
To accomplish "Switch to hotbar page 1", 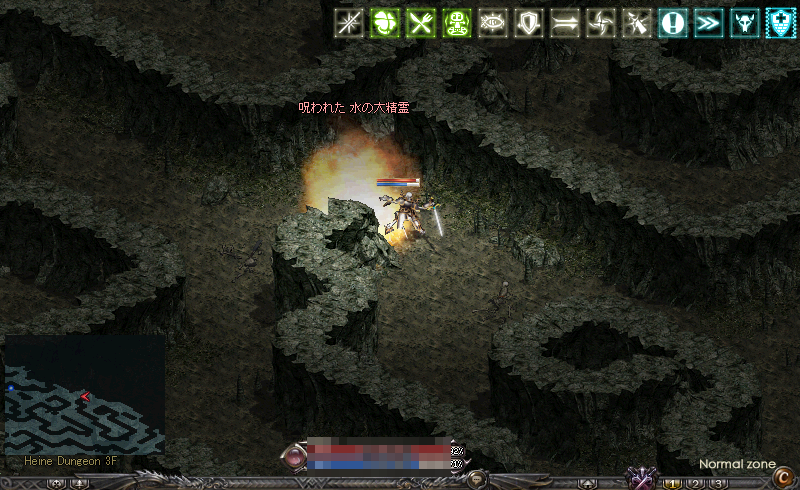I will pyautogui.click(x=674, y=484).
